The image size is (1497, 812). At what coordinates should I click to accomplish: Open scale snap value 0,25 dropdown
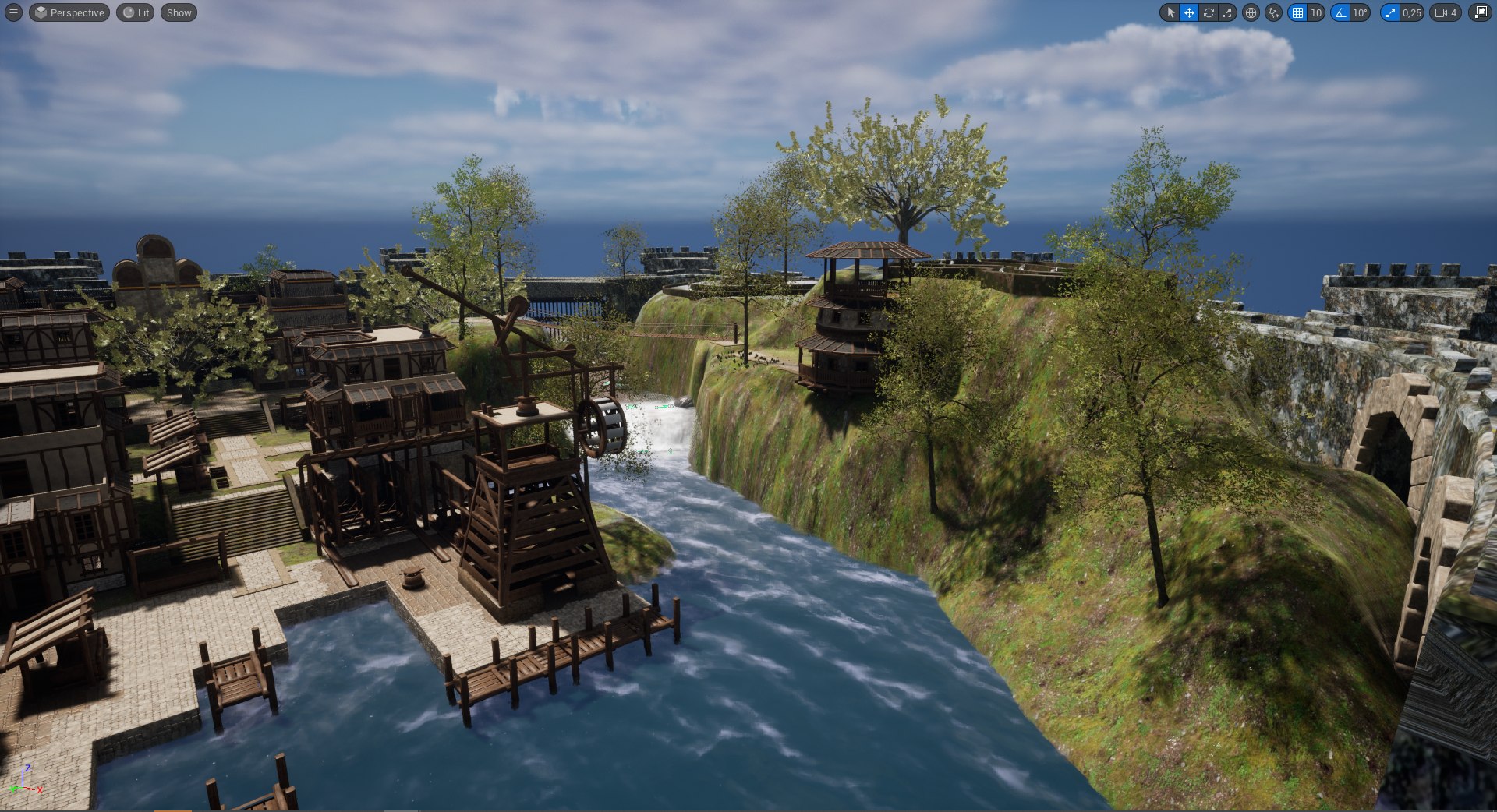[x=1411, y=12]
